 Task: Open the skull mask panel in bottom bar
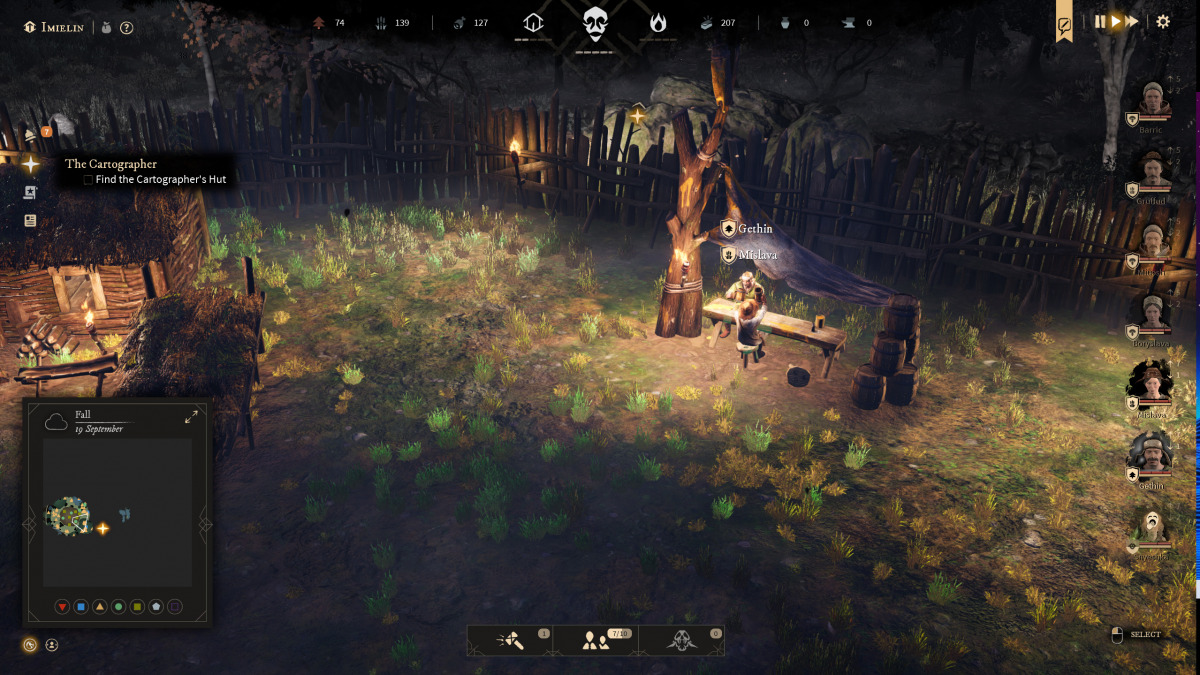[682, 641]
